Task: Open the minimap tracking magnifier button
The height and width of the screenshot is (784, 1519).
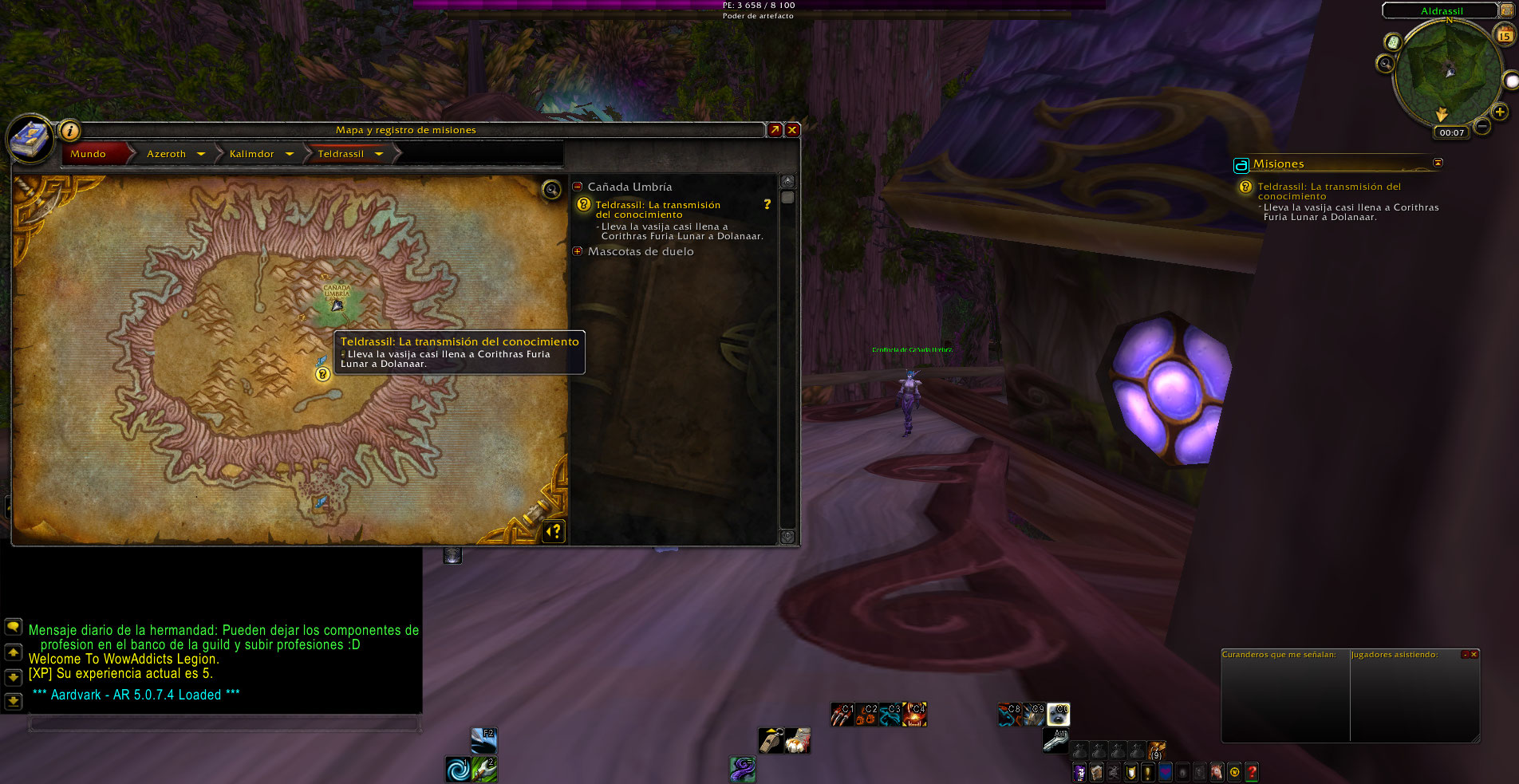Action: [x=1385, y=63]
